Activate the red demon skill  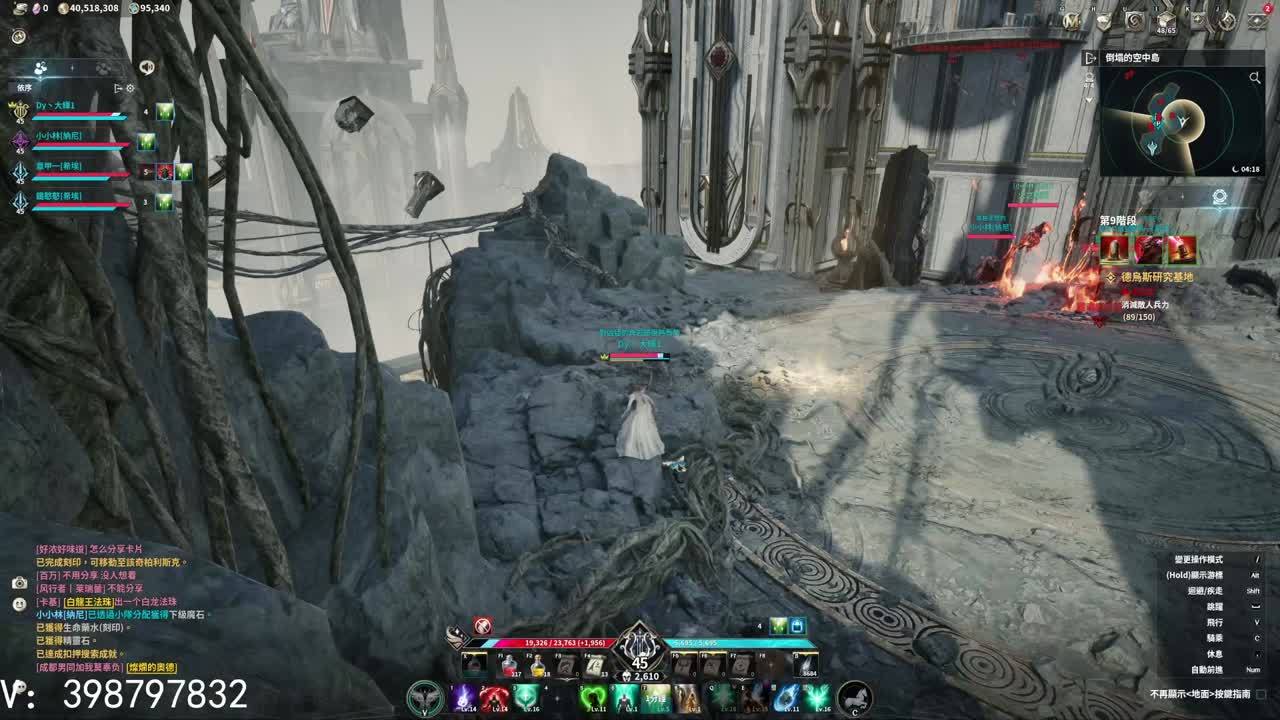[494, 697]
